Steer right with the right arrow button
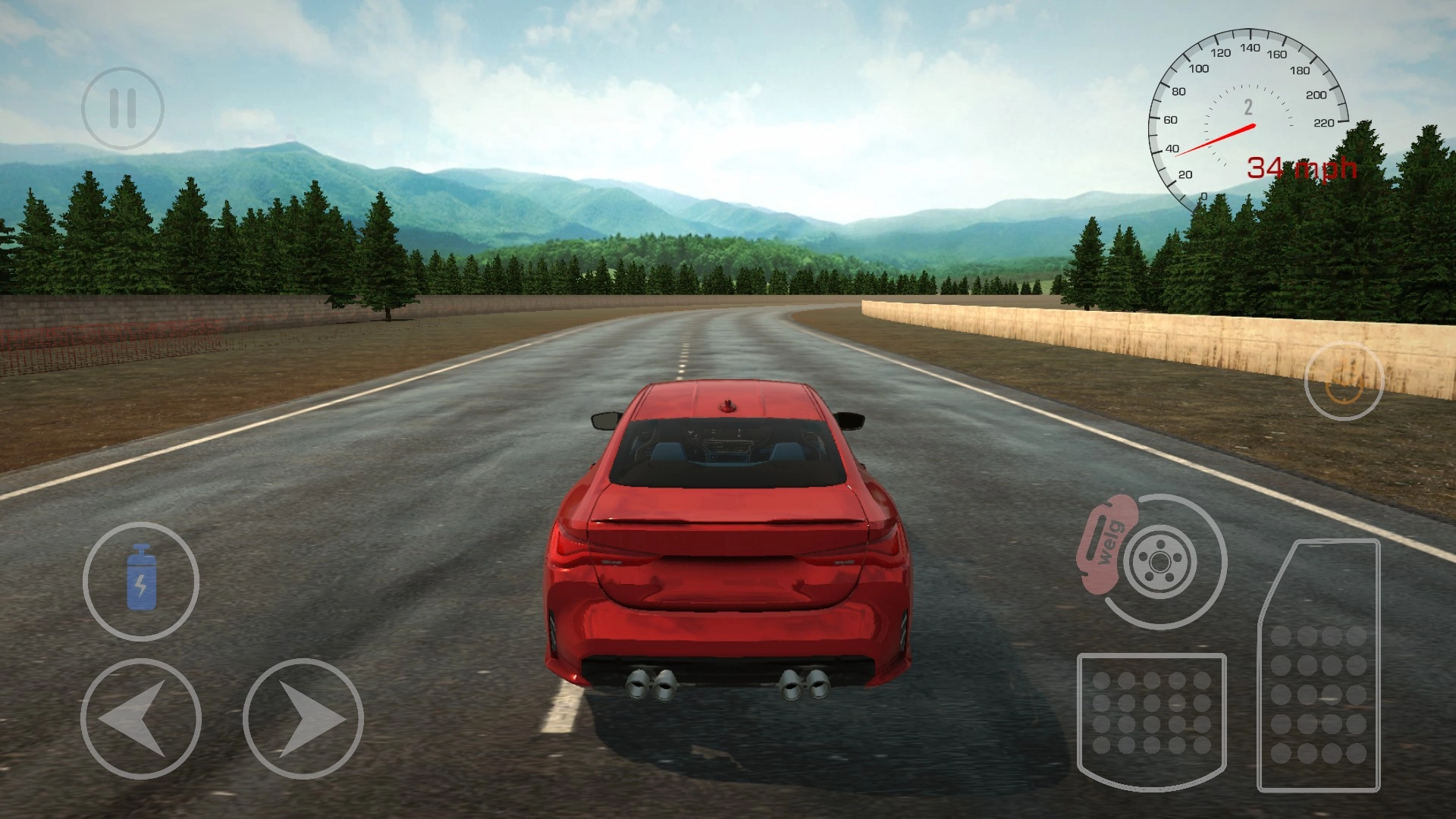The image size is (1456, 819). 303,718
